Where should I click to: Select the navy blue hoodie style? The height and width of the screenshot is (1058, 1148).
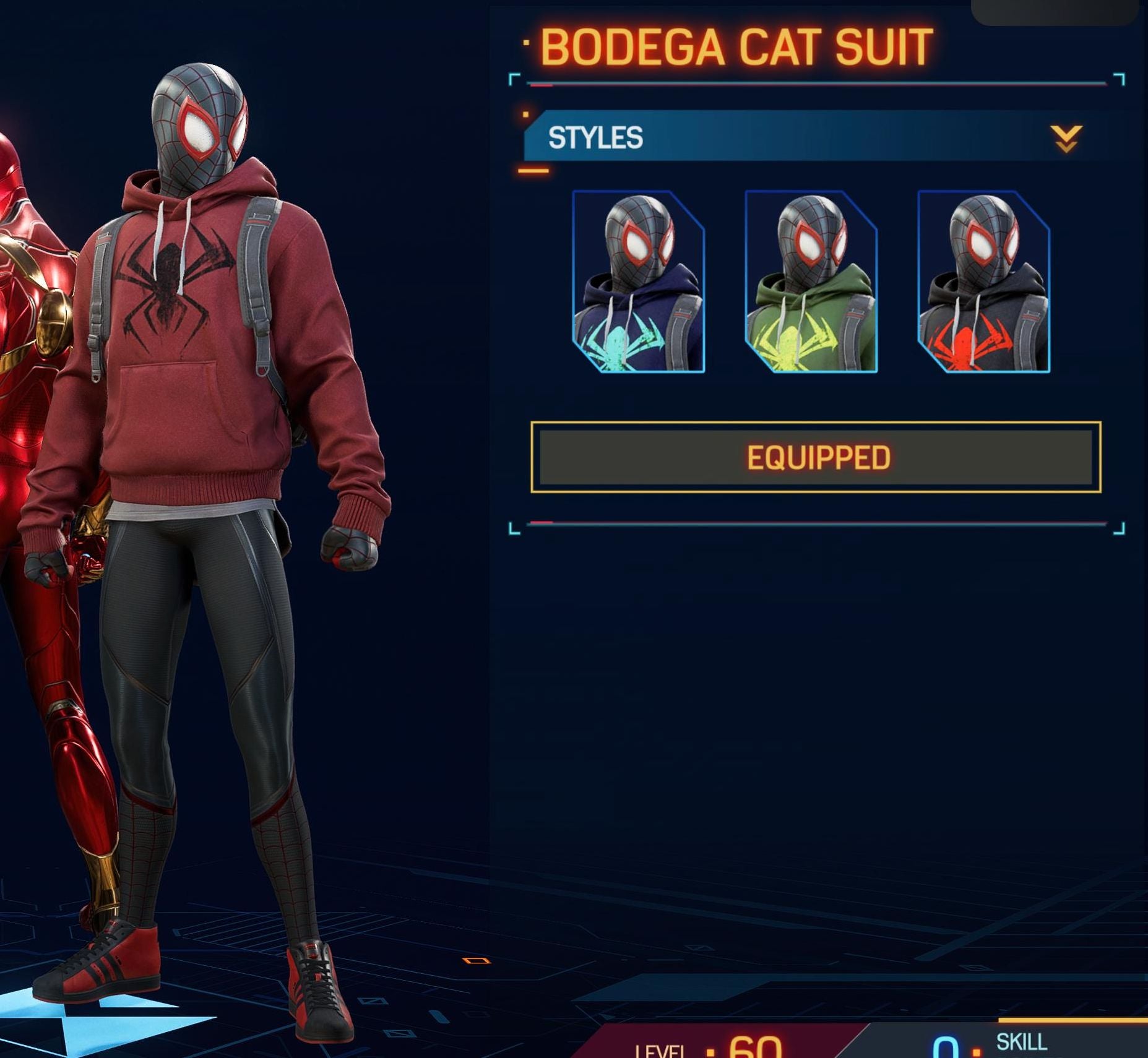pos(639,282)
